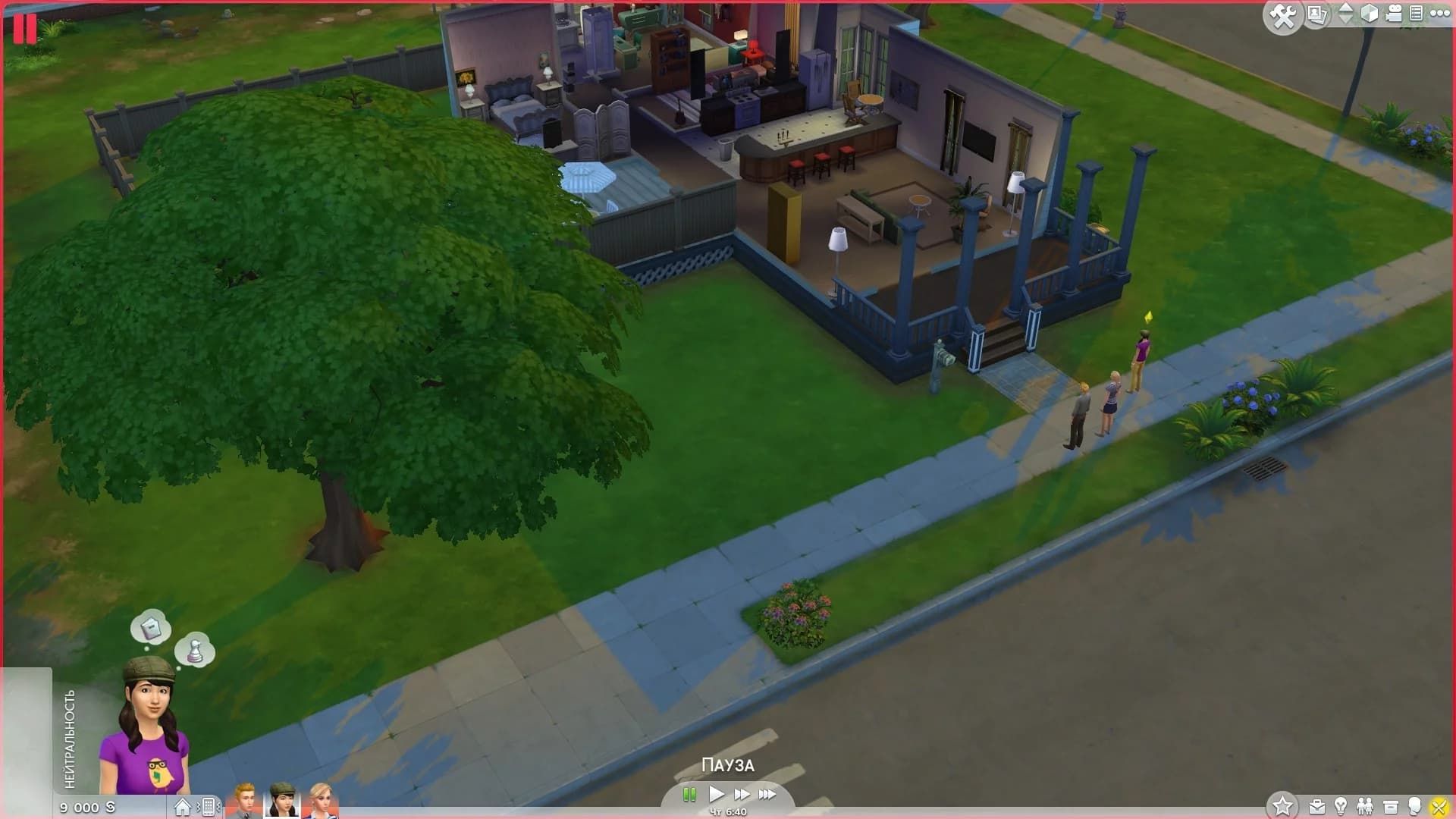Select normal speed with the play button

716,795
